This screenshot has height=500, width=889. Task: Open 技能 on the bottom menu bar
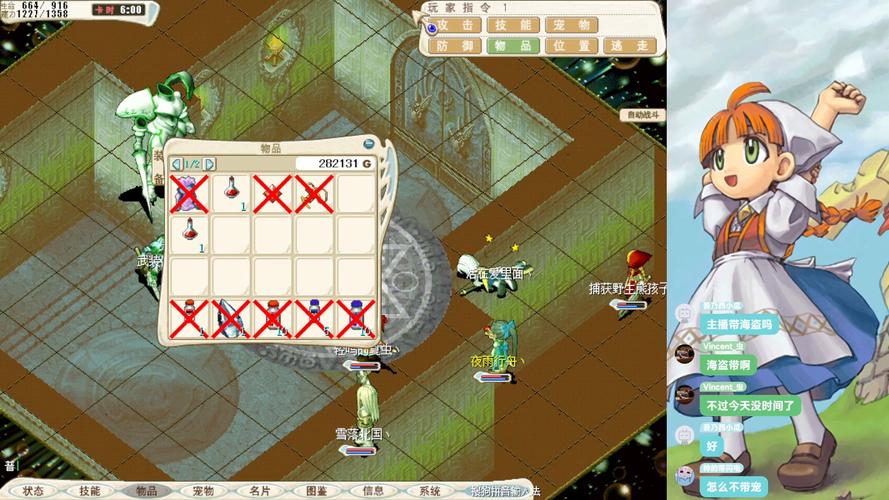90,491
